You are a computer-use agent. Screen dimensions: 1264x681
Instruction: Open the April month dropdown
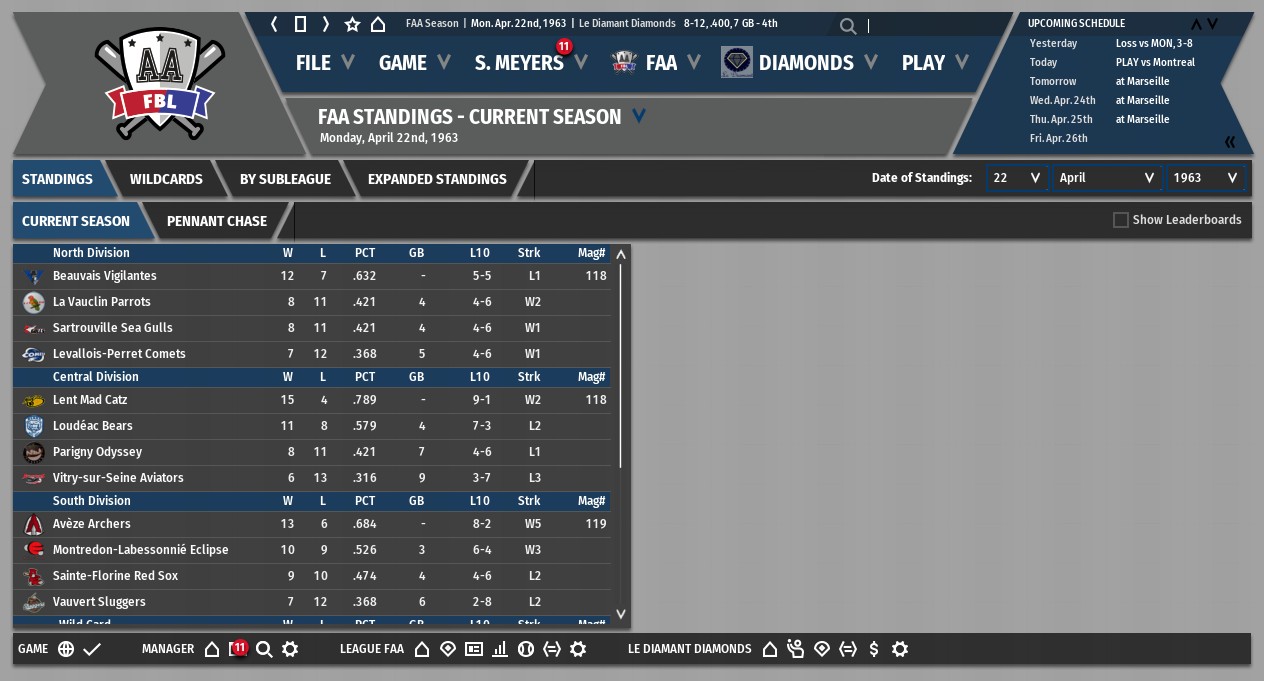(1106, 178)
